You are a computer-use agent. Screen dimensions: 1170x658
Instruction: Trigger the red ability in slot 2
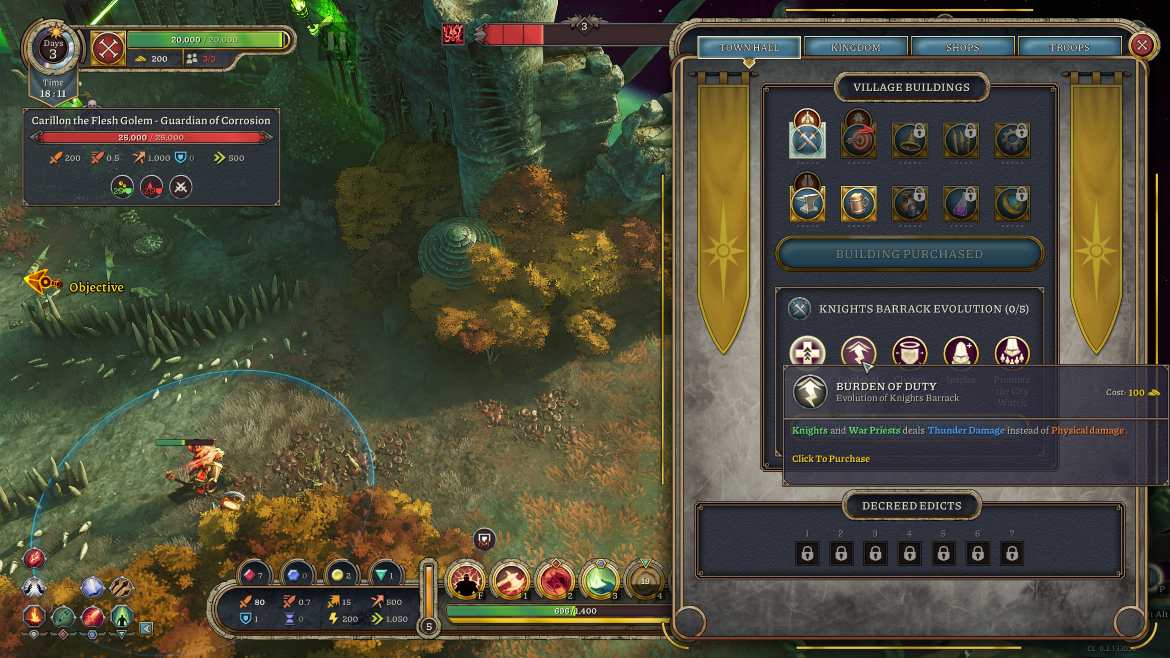pyautogui.click(x=555, y=580)
